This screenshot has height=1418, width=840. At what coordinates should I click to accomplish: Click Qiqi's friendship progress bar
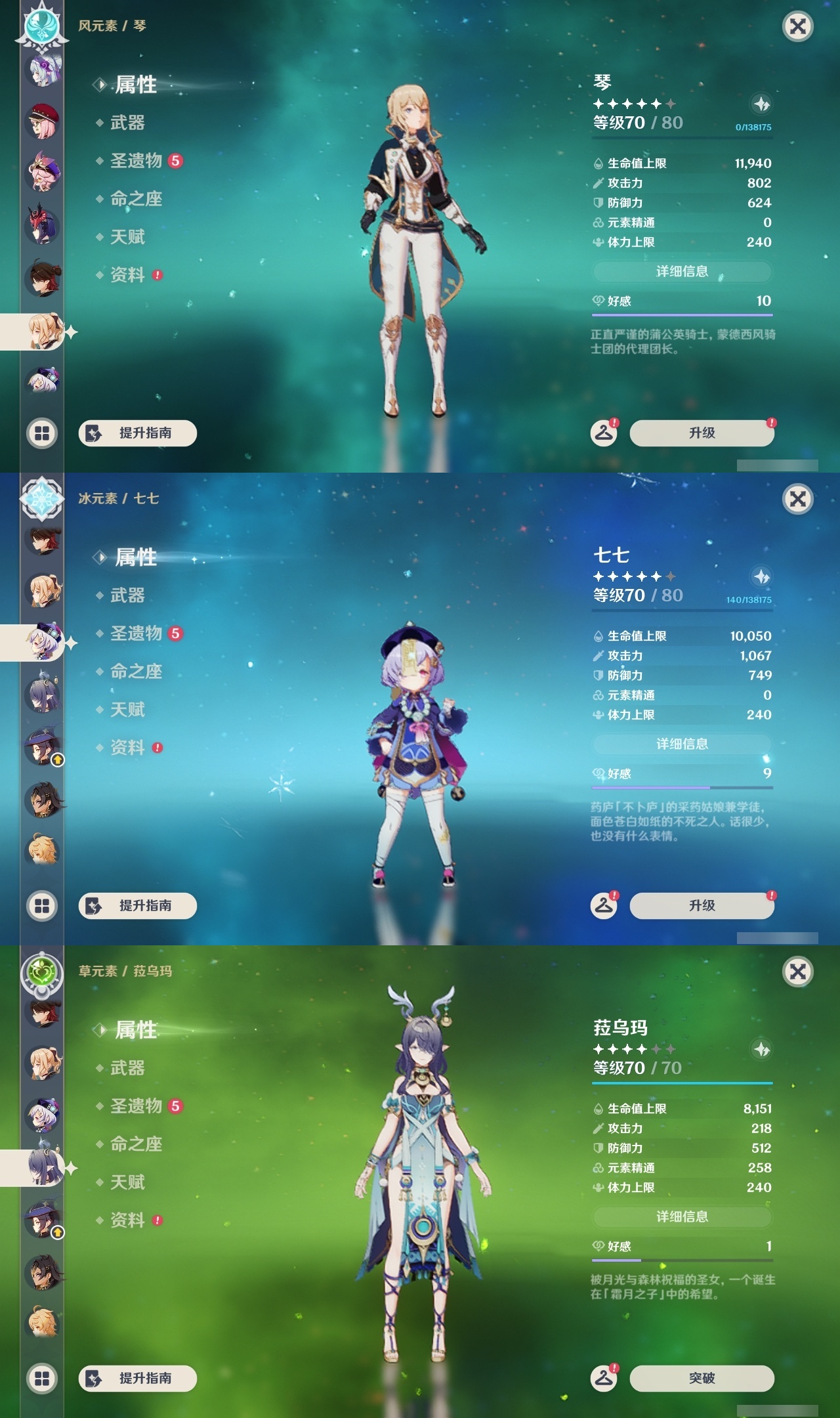pos(682,786)
